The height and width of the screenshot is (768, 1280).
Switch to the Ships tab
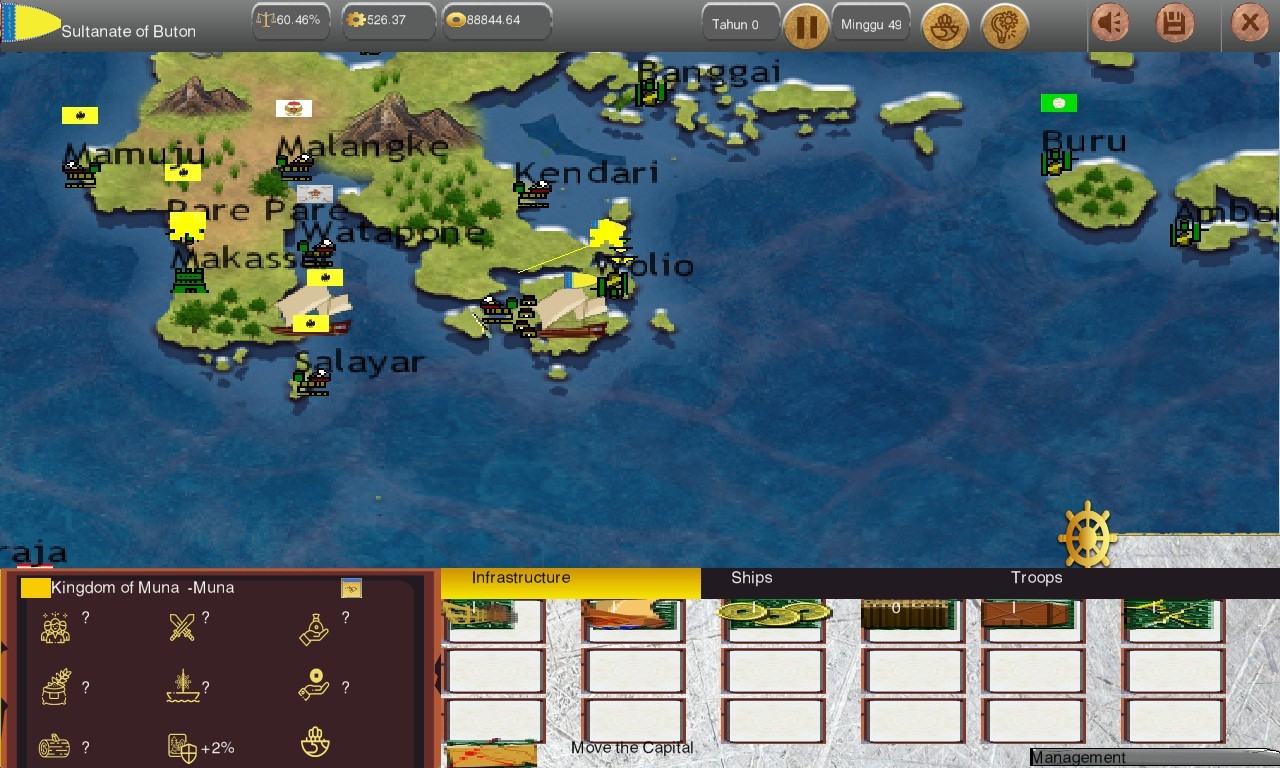(x=751, y=577)
